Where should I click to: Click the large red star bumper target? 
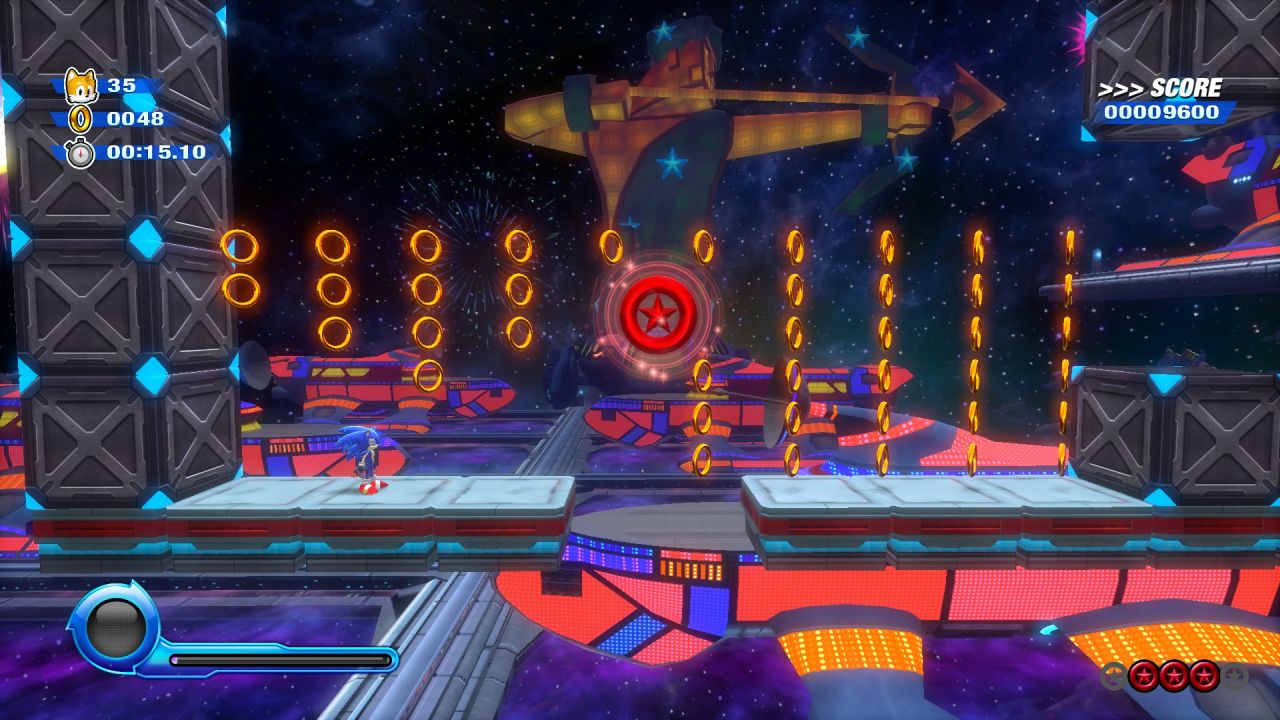[x=659, y=312]
